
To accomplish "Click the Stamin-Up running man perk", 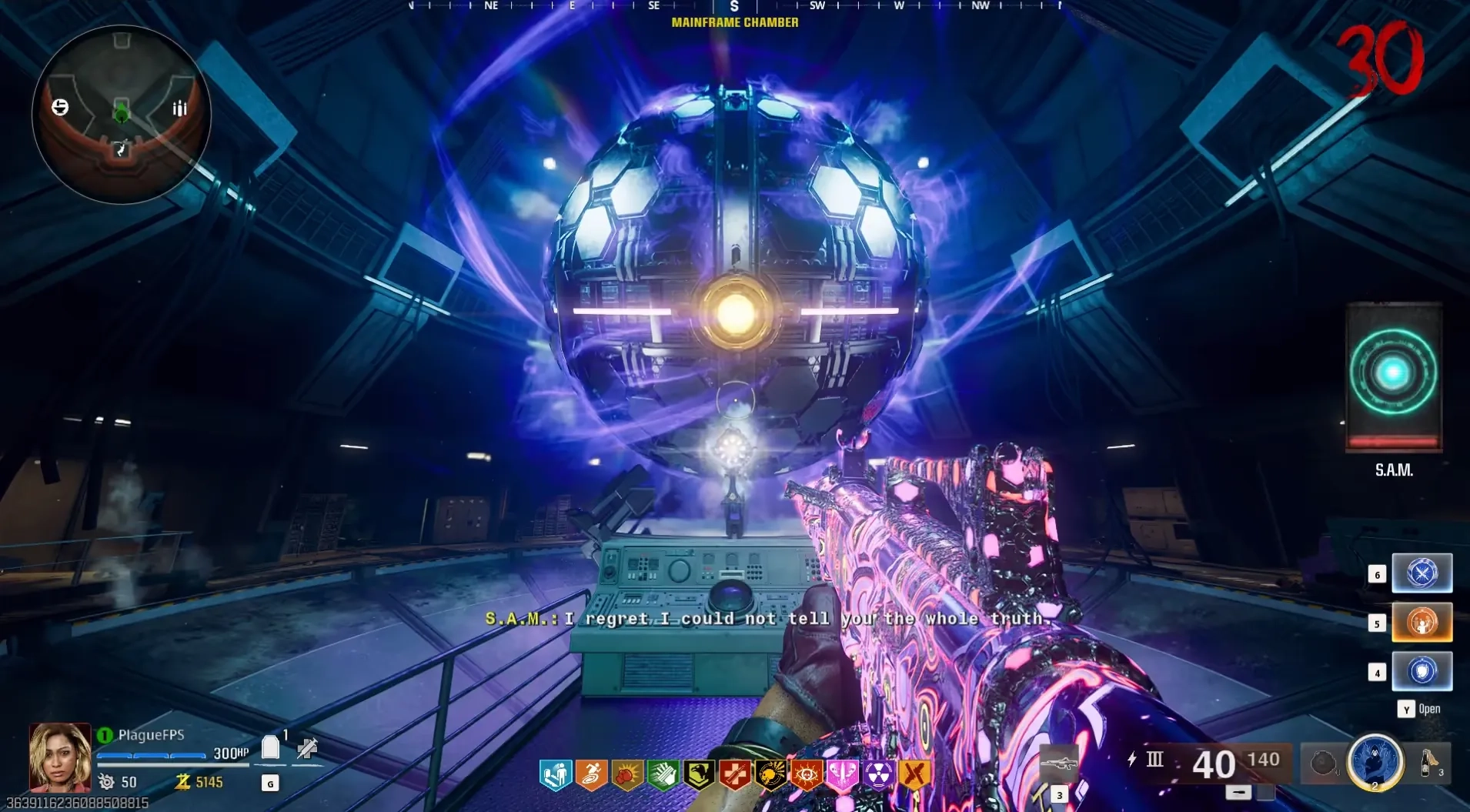I will click(591, 775).
